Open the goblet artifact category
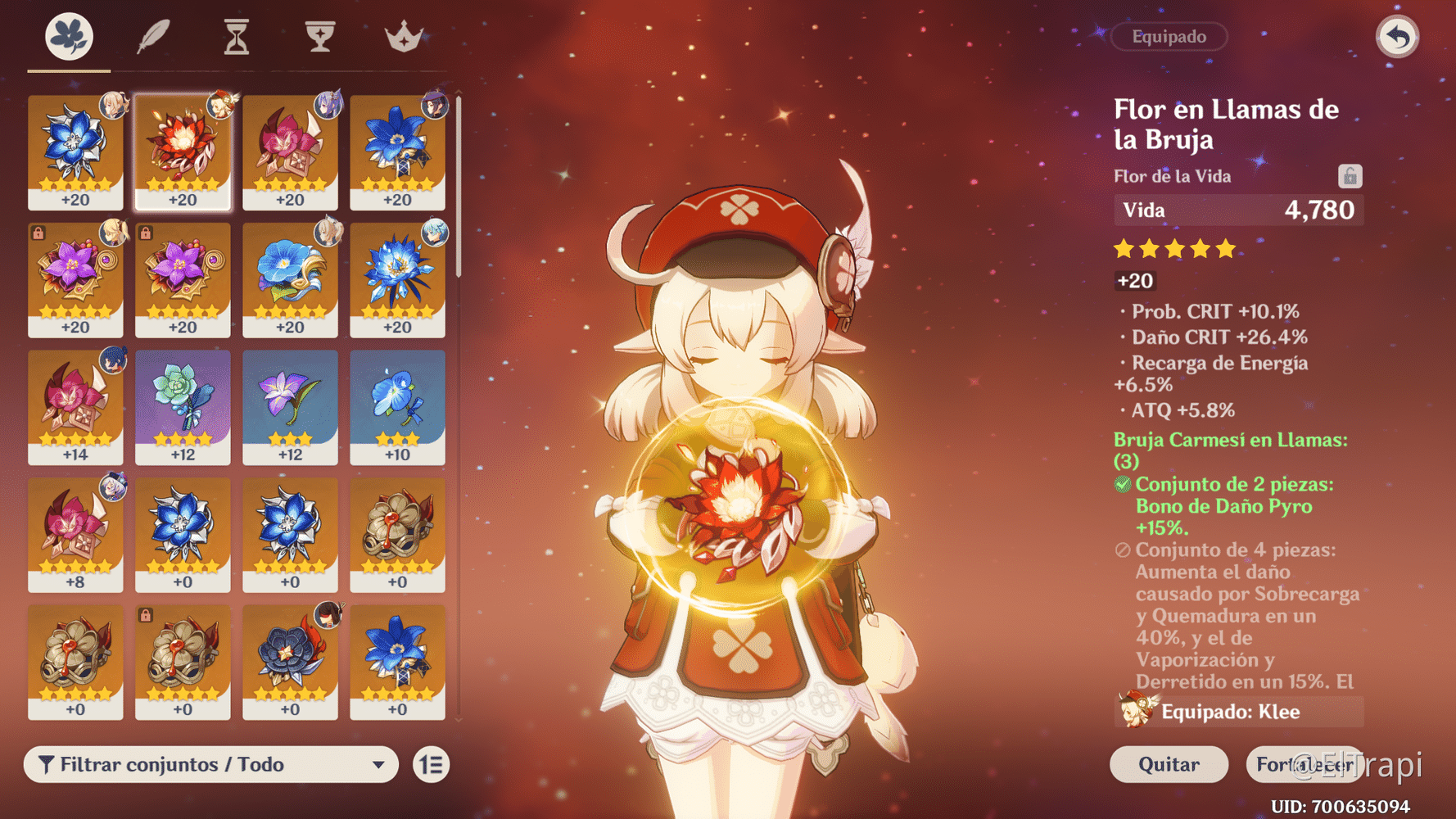 319,36
